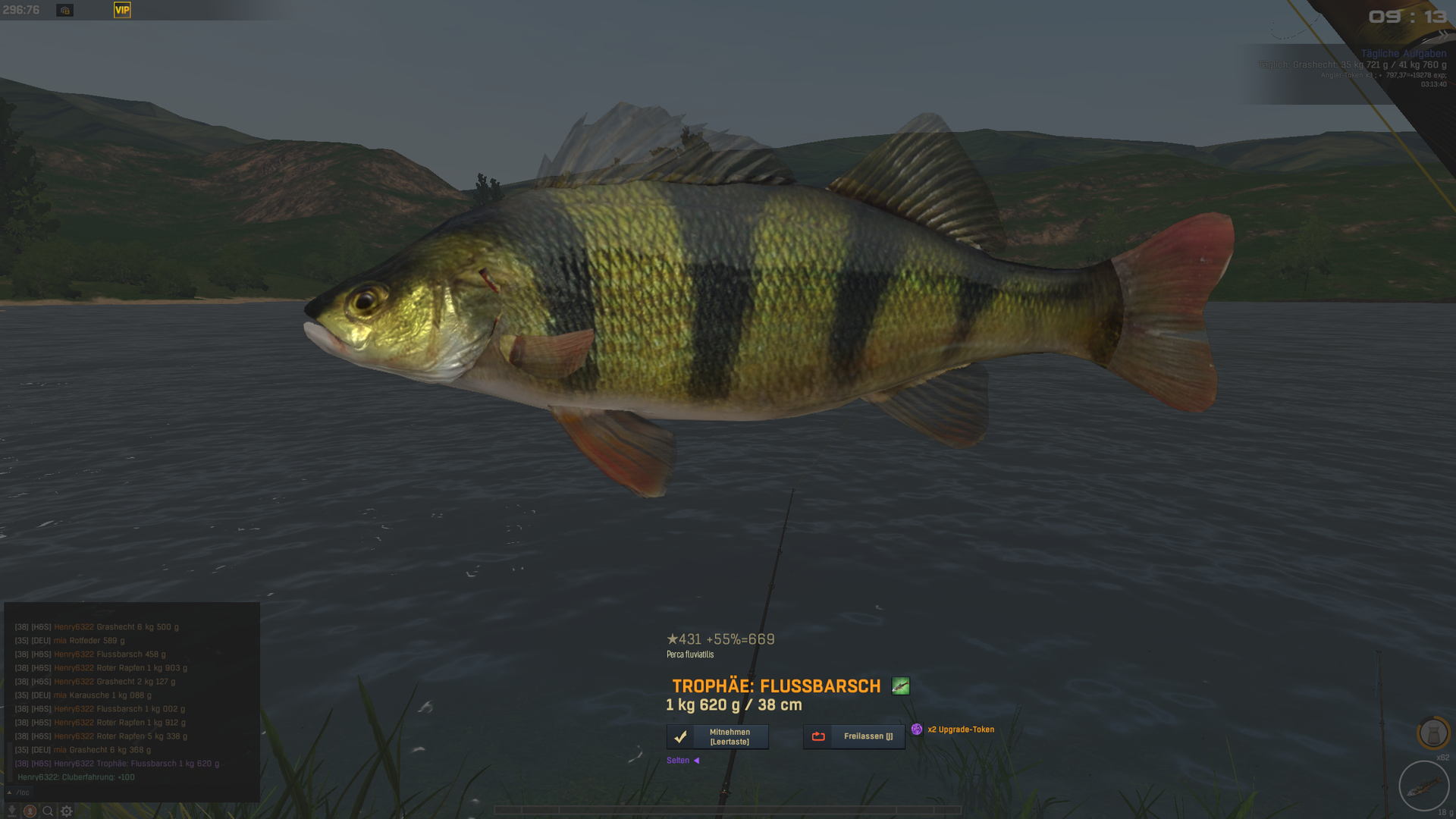Image resolution: width=1456 pixels, height=819 pixels.
Task: Open chat search with the magnifier icon
Action: click(48, 811)
